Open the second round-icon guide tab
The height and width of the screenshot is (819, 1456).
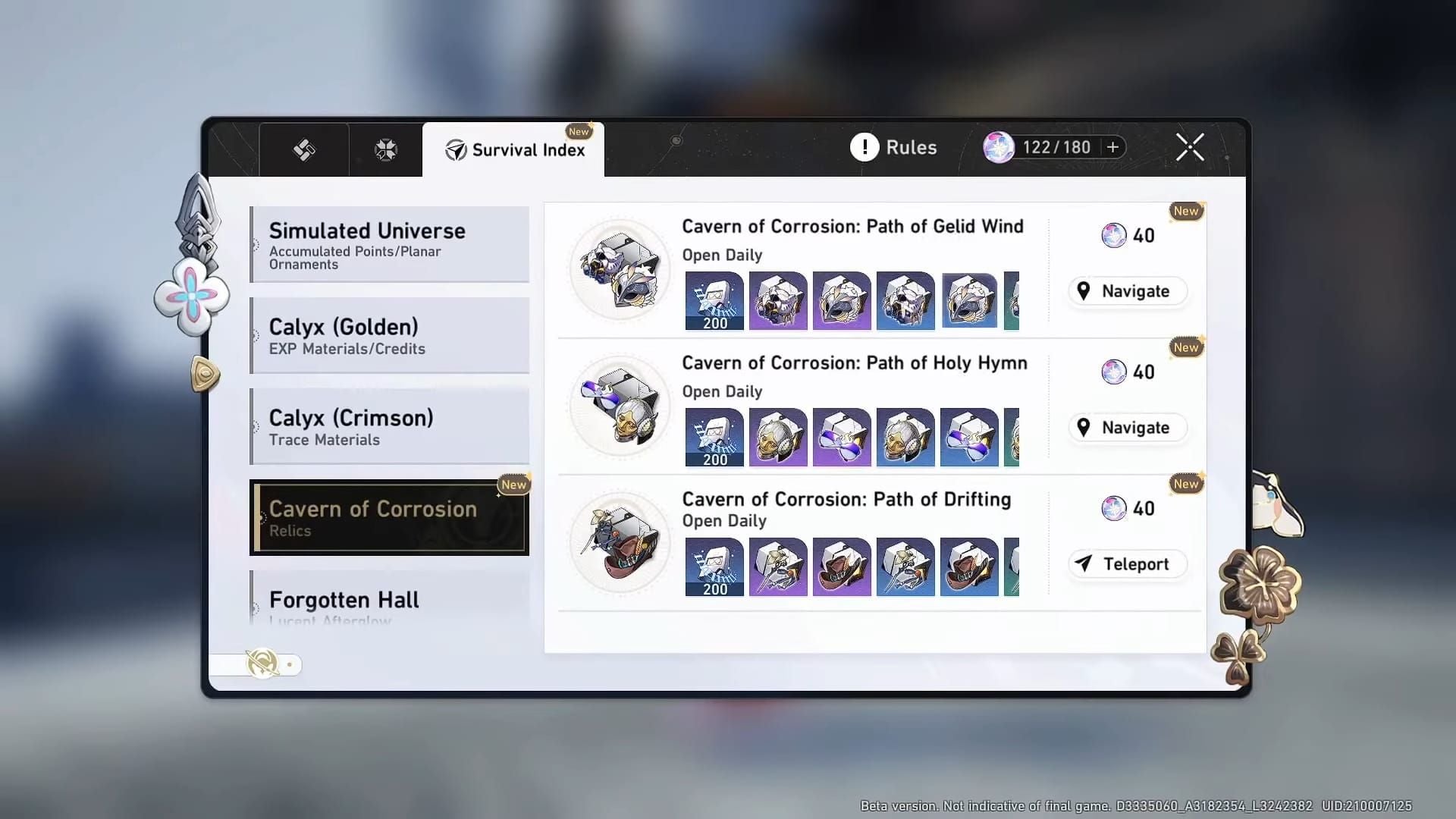pyautogui.click(x=385, y=150)
